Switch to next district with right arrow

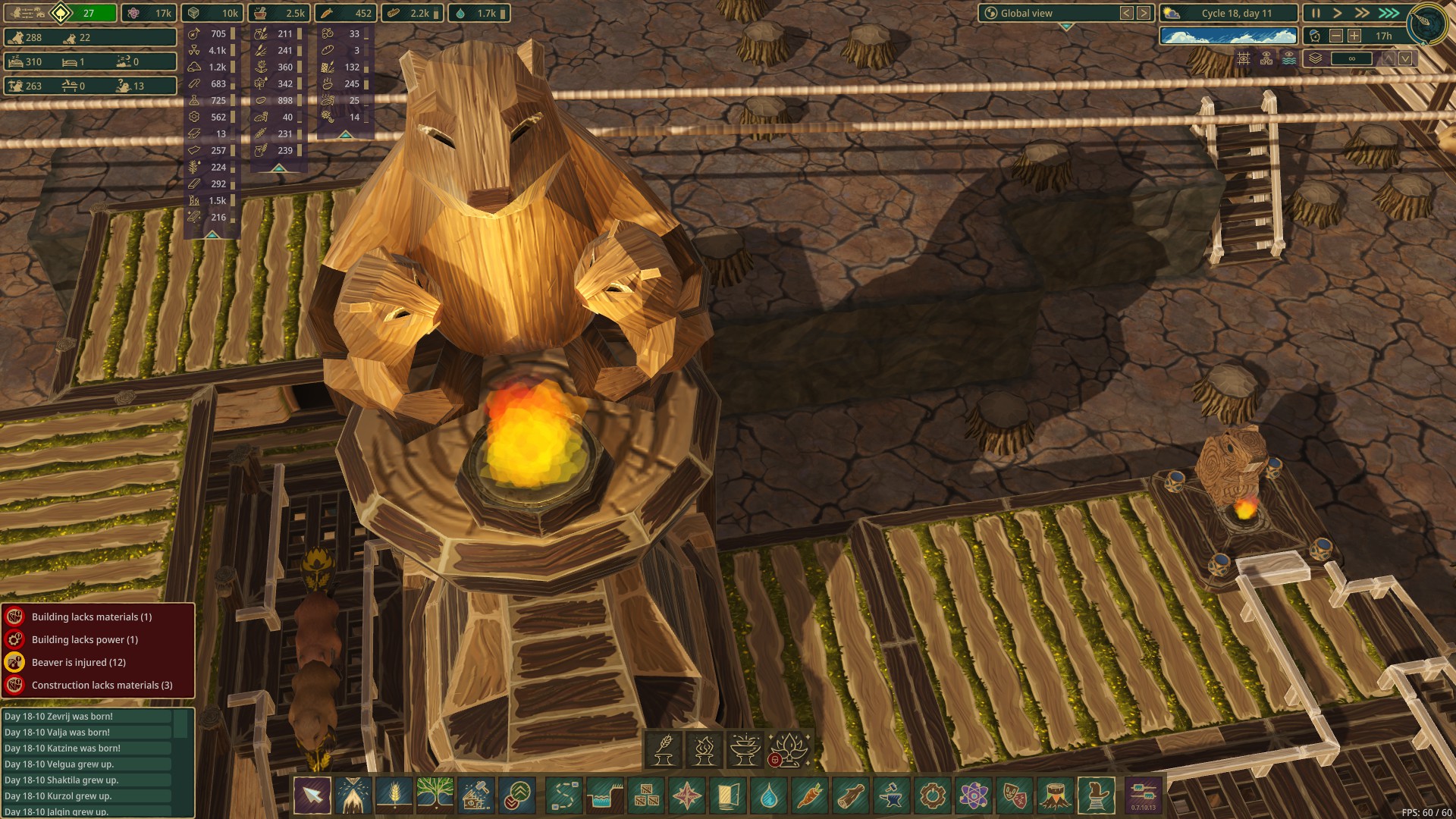coord(1144,13)
